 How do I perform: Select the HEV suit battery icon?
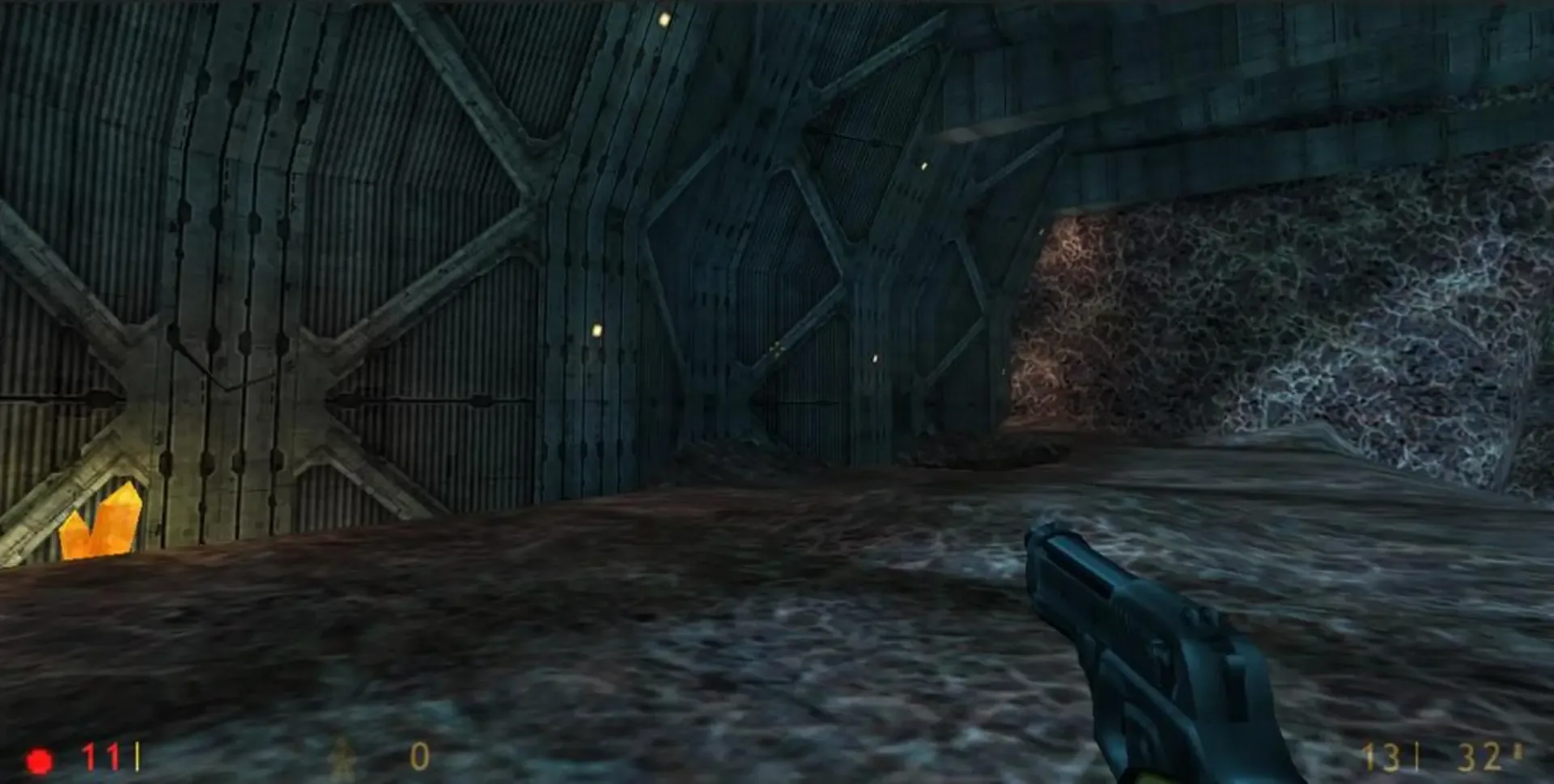pyautogui.click(x=342, y=757)
